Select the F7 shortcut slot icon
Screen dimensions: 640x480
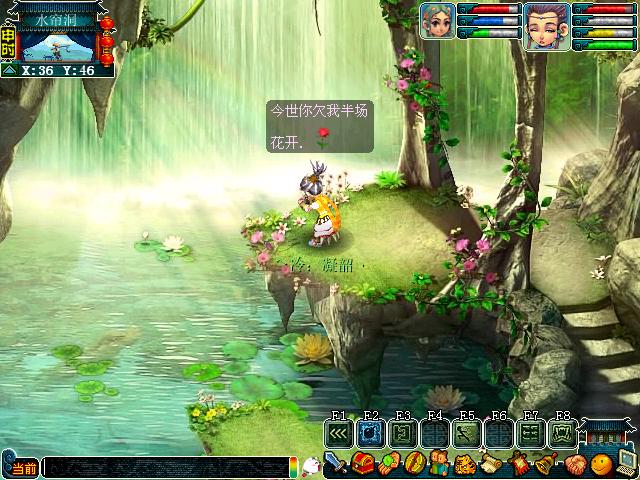pos(531,434)
